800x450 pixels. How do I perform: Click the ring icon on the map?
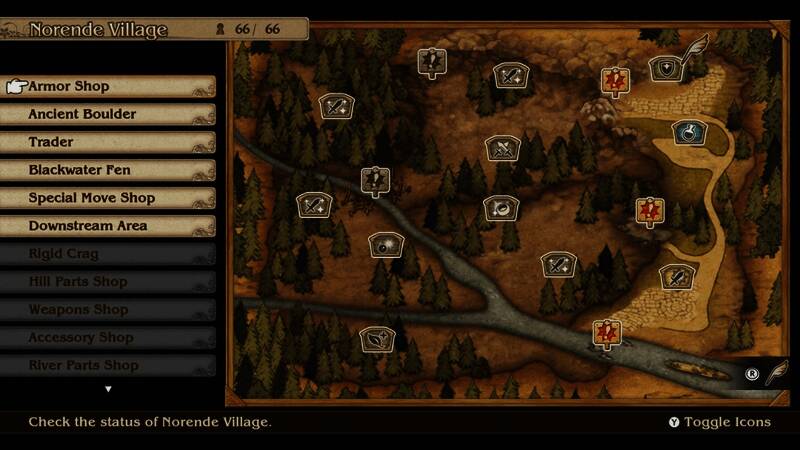point(500,207)
